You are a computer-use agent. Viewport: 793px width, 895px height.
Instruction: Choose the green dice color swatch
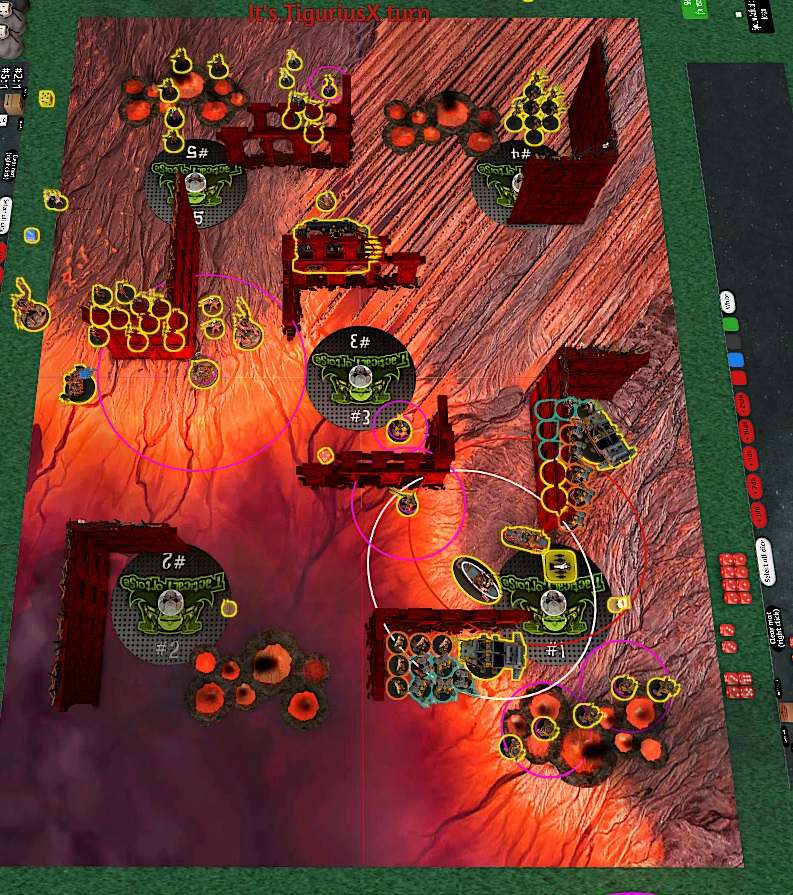tap(732, 325)
